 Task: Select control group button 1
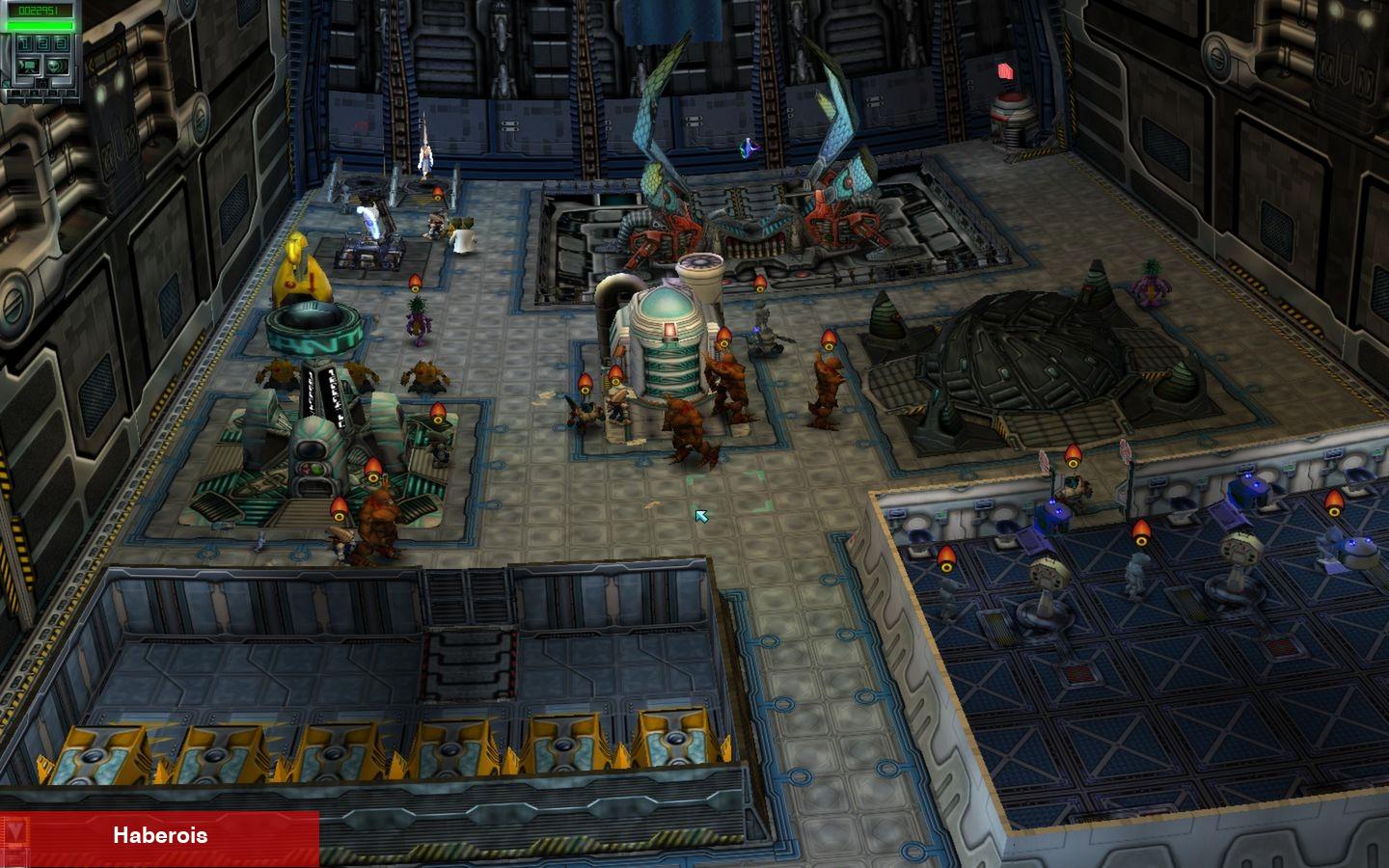[x=22, y=43]
